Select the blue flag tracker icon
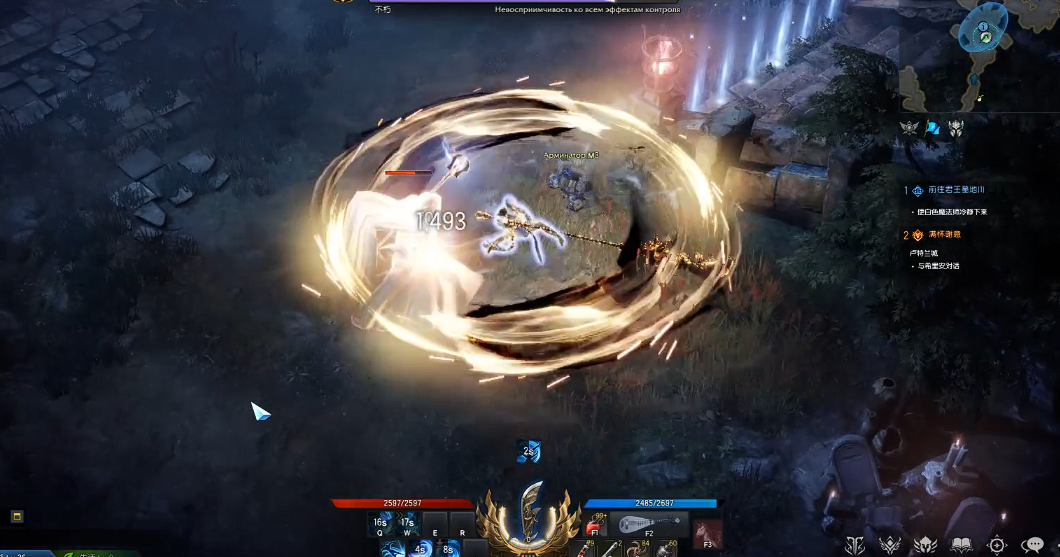This screenshot has height=557, width=1060. [x=933, y=127]
